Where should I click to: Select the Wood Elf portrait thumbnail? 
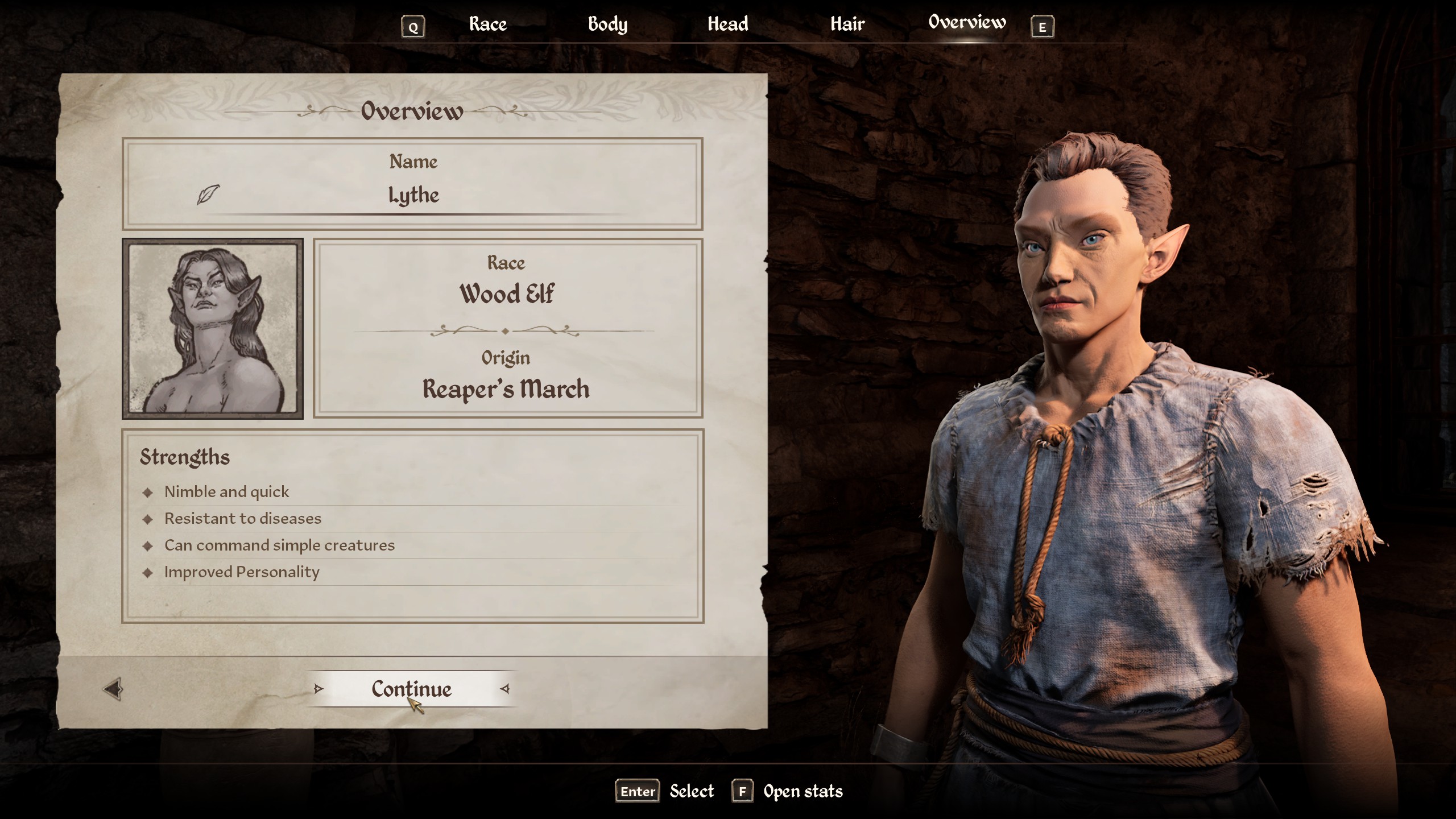[x=213, y=328]
